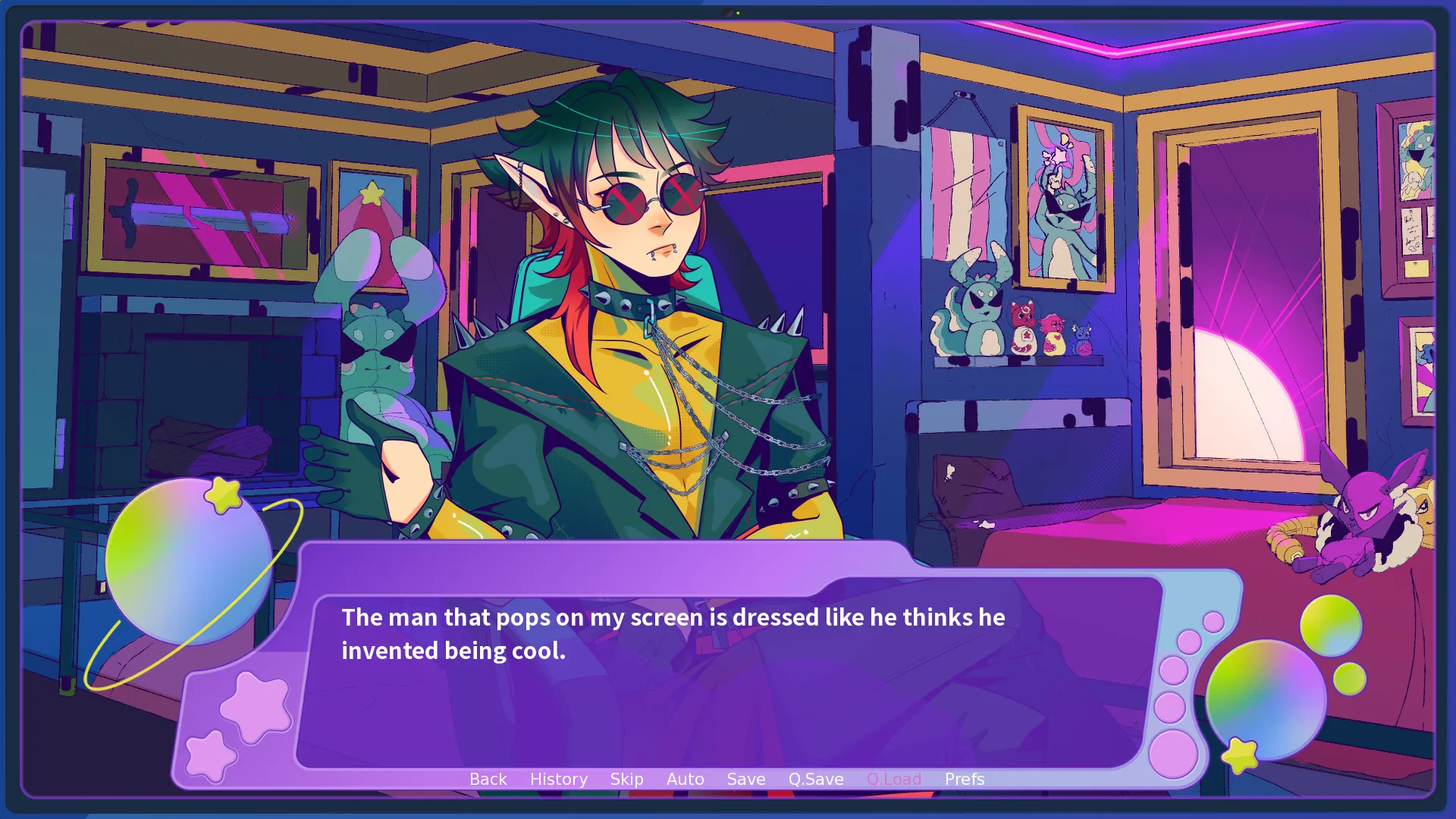
Task: Click the star beside the right planet
Action: point(1240,752)
